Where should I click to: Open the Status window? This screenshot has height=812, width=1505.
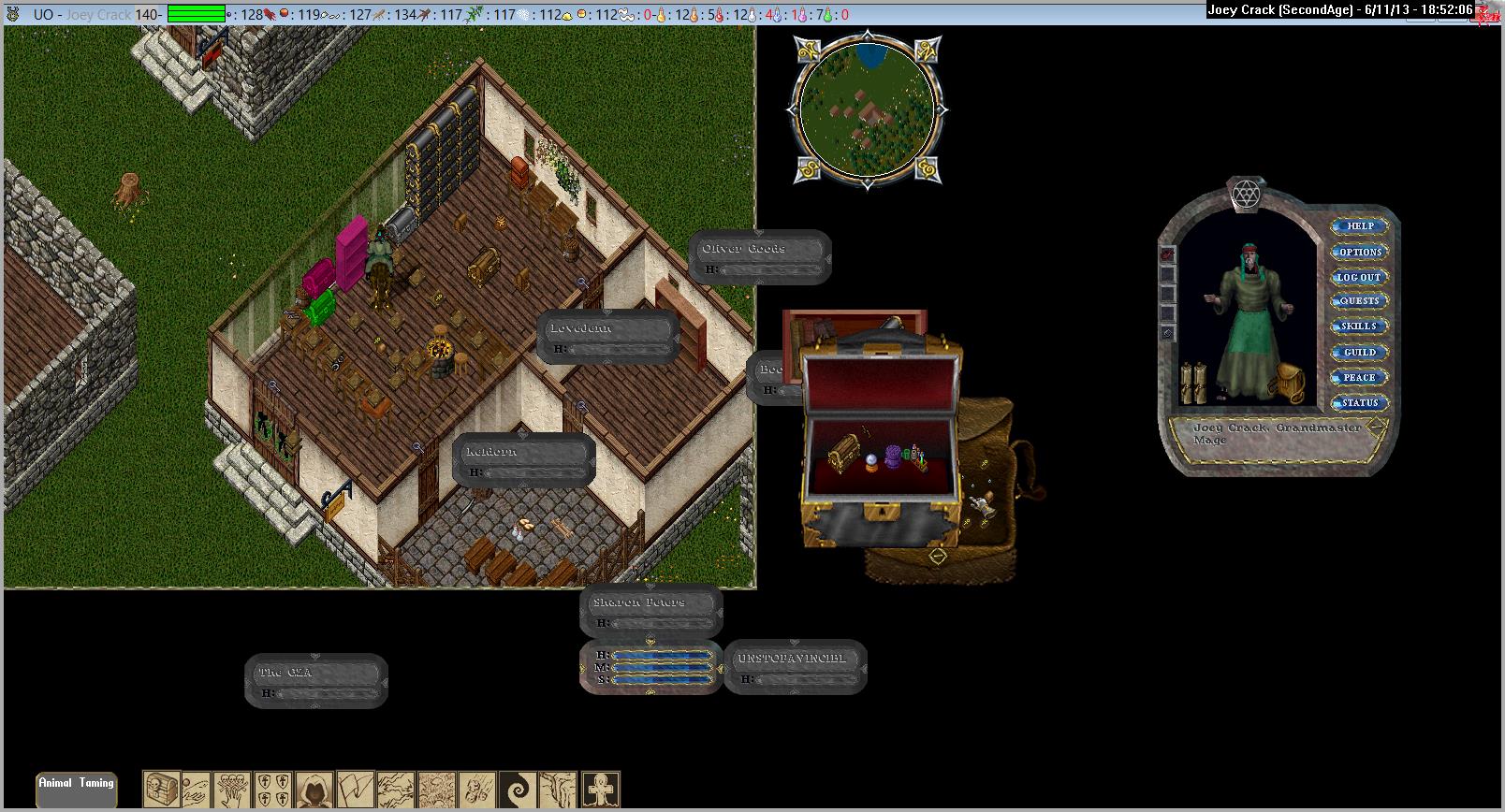[1360, 402]
